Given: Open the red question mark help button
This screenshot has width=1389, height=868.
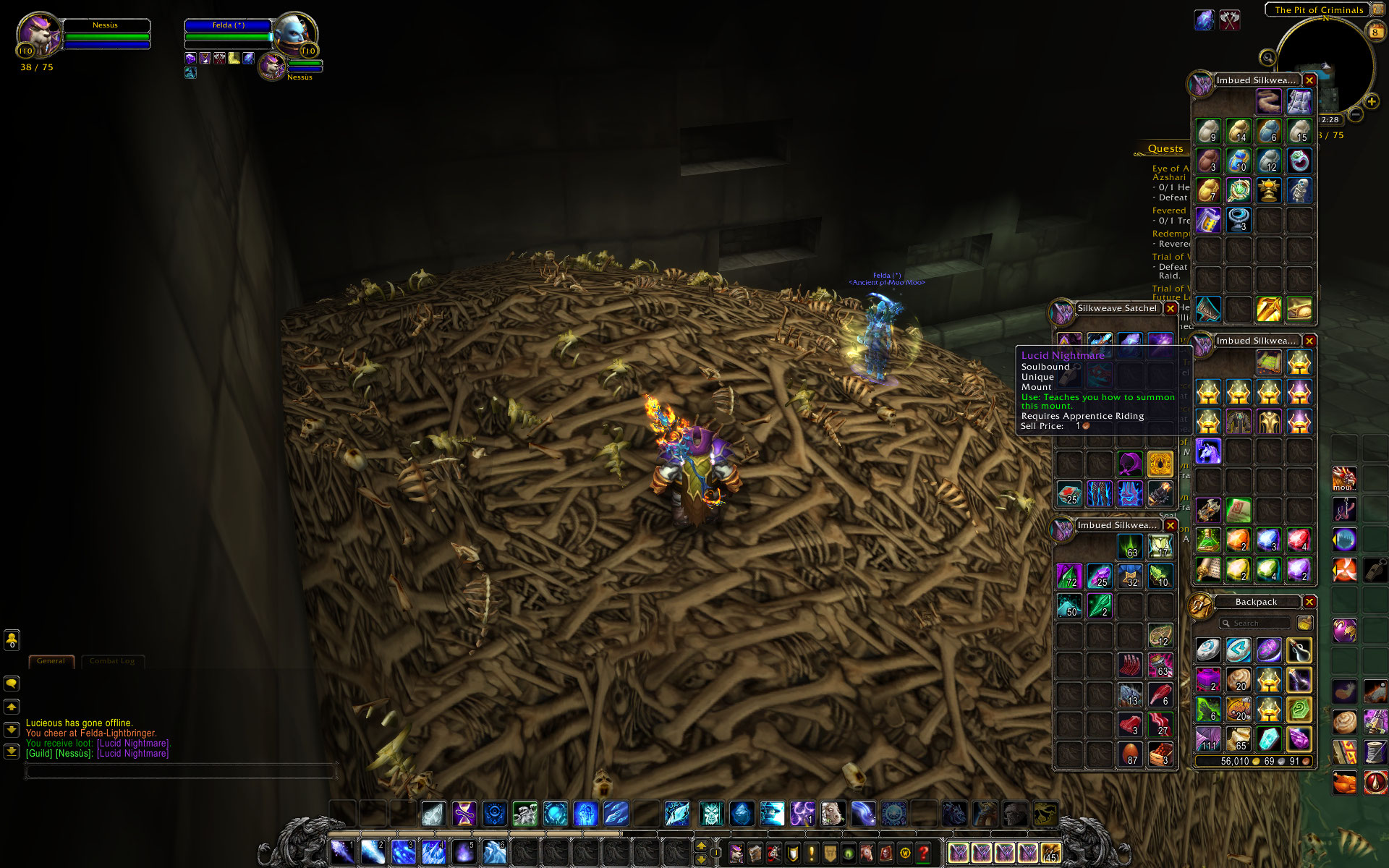Looking at the screenshot, I should [x=923, y=854].
